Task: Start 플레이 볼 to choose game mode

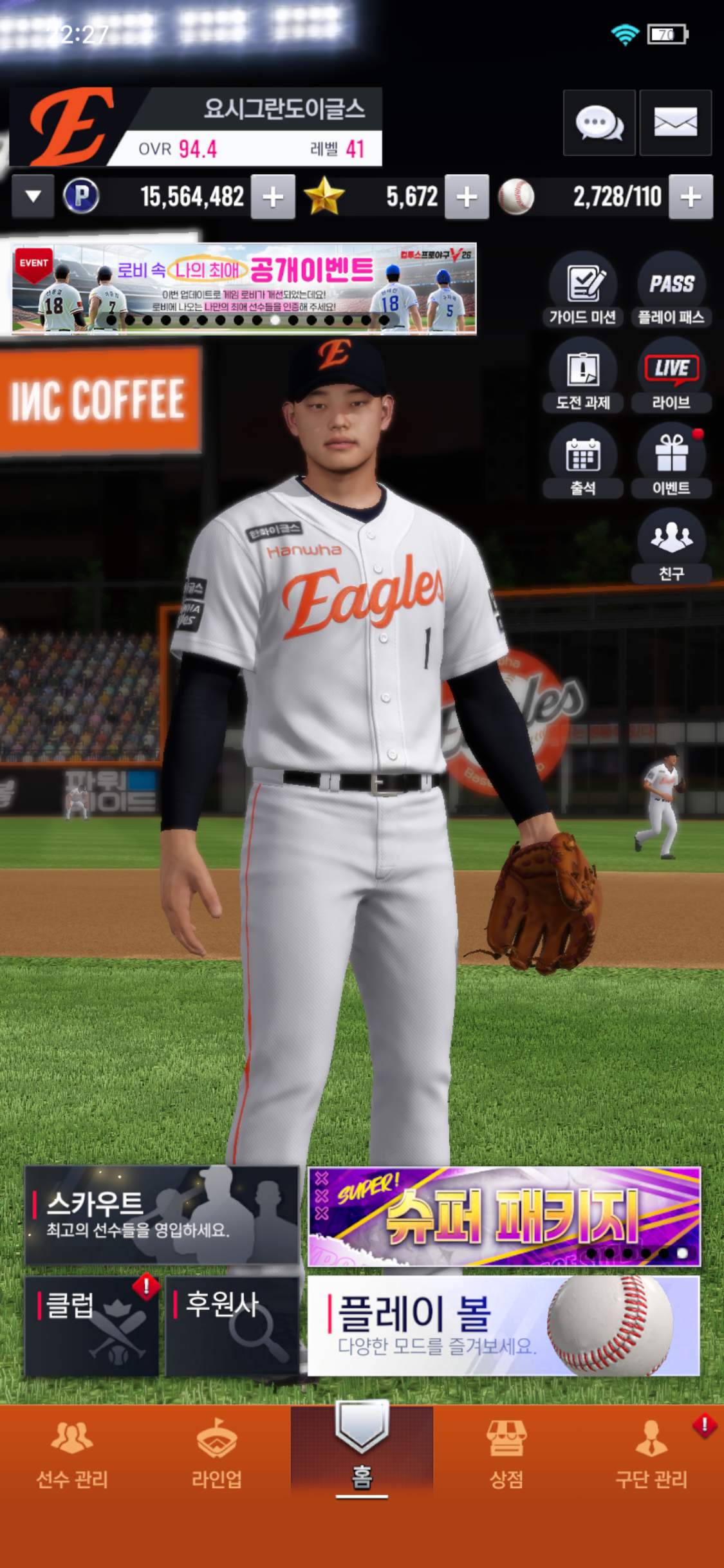Action: point(504,1326)
